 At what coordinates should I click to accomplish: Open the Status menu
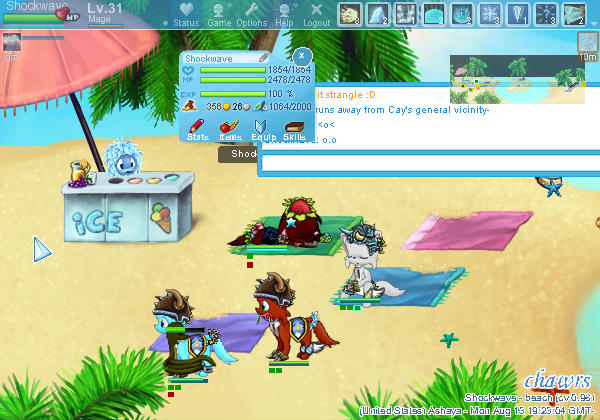[185, 14]
